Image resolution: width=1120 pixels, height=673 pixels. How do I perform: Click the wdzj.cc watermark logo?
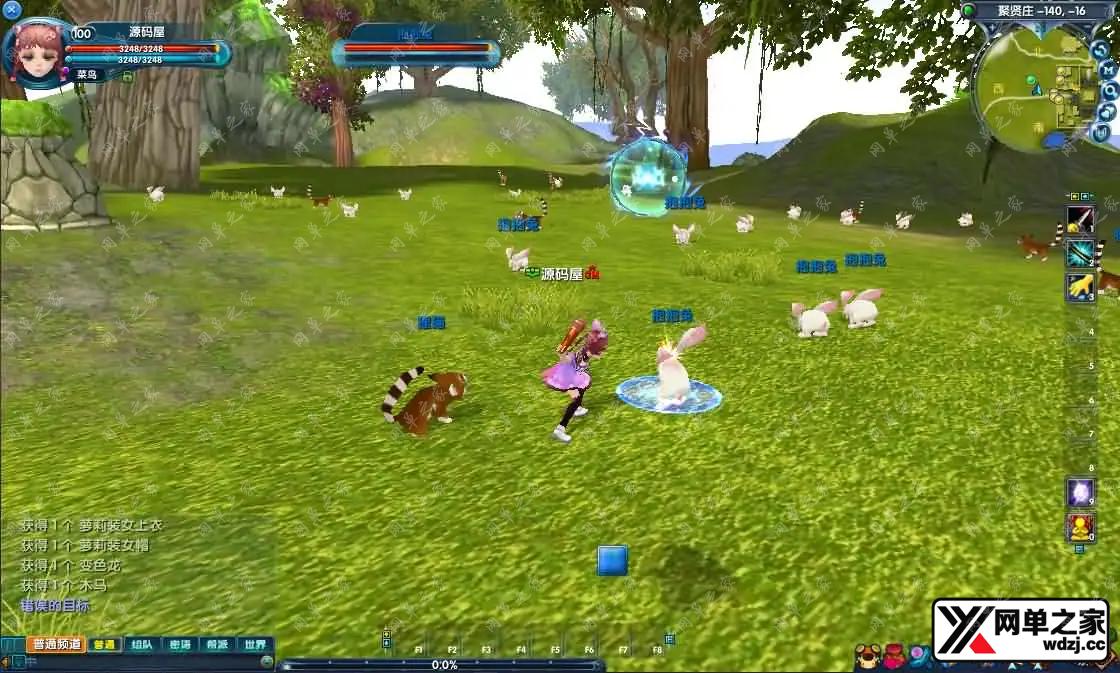click(x=1021, y=630)
